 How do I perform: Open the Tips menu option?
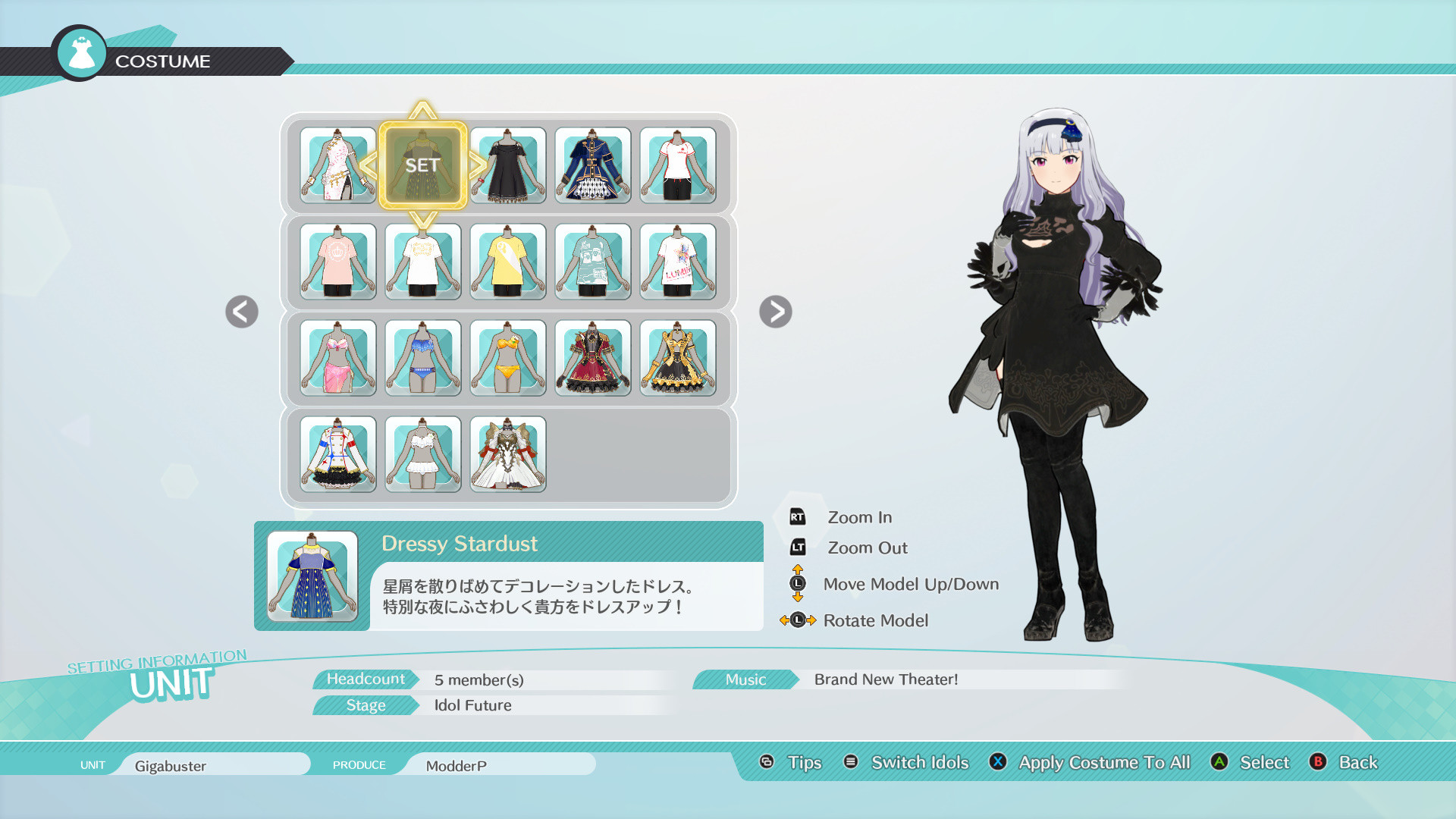806,762
